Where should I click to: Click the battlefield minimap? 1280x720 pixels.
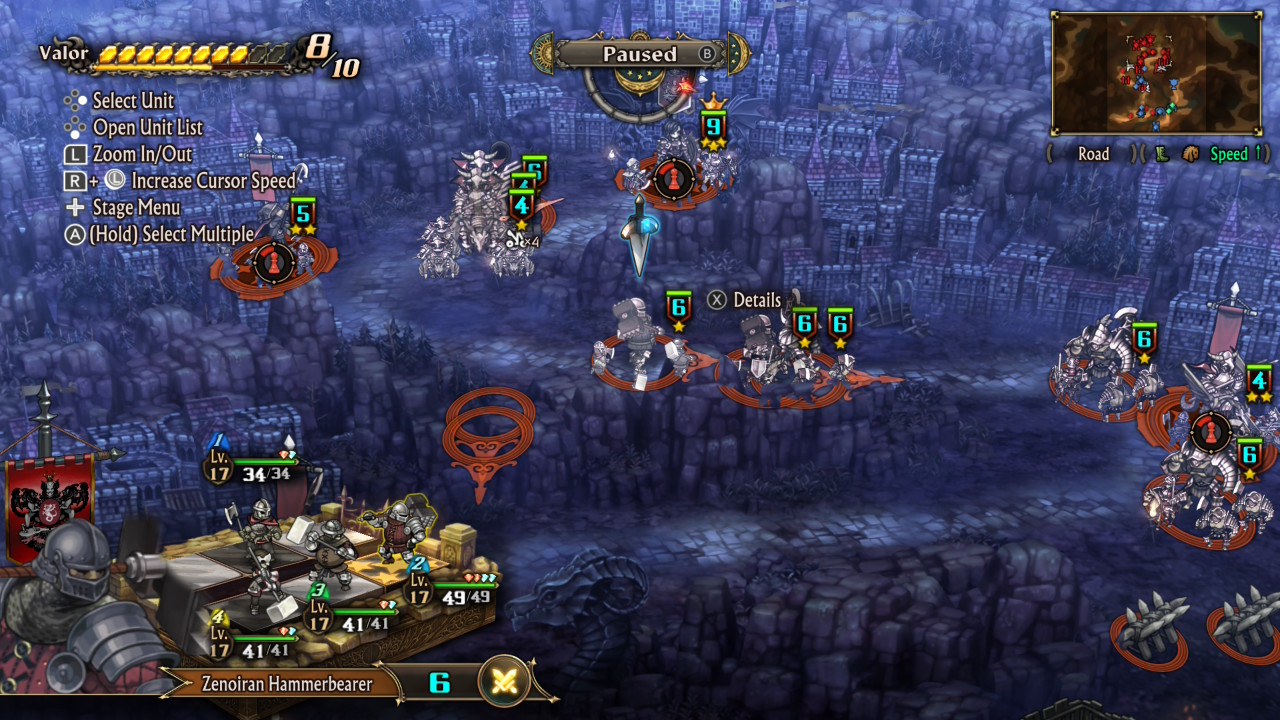[x=1155, y=73]
